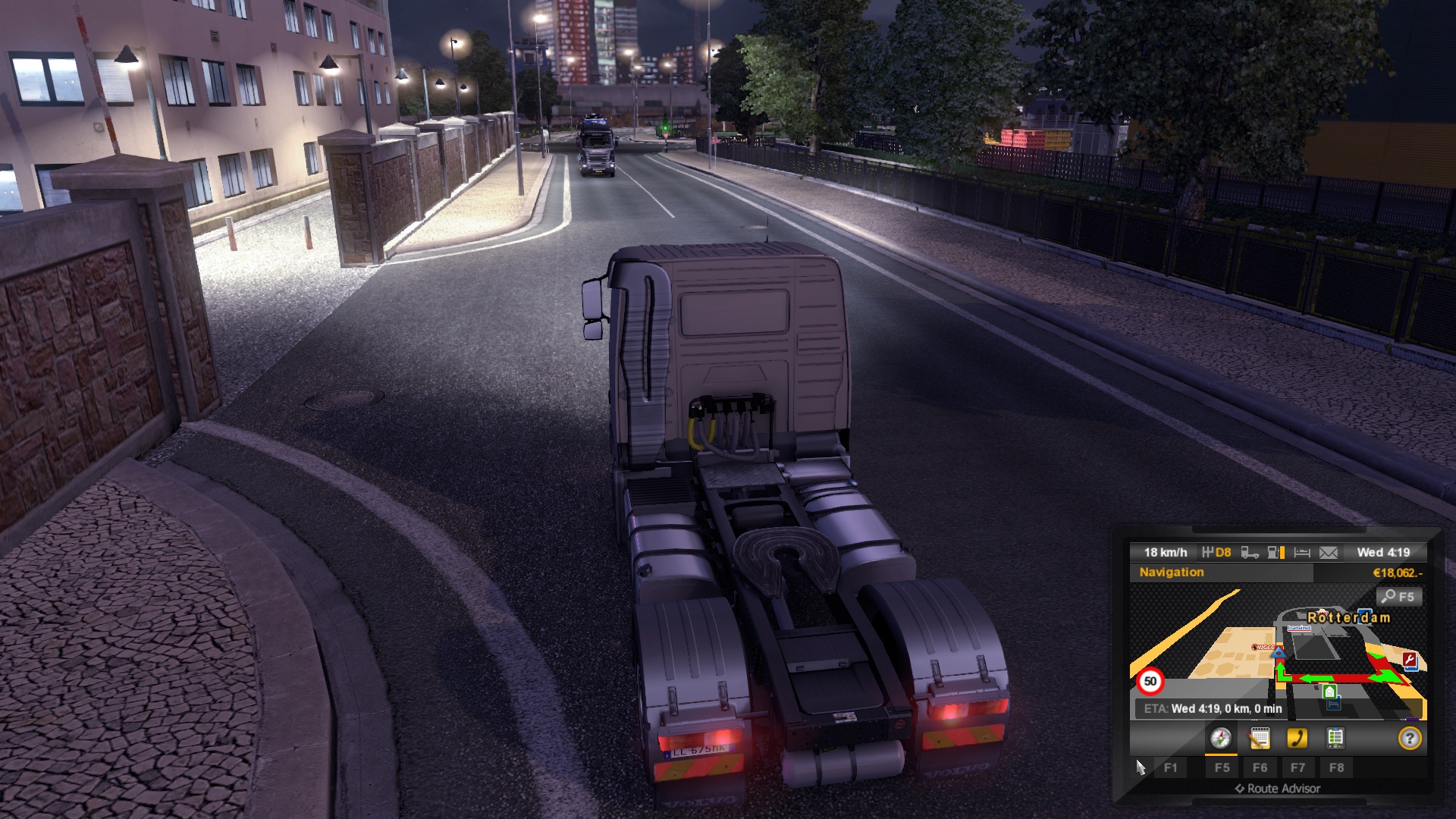Switch to the job calendar tab
The width and height of the screenshot is (1456, 819).
pos(1259,738)
